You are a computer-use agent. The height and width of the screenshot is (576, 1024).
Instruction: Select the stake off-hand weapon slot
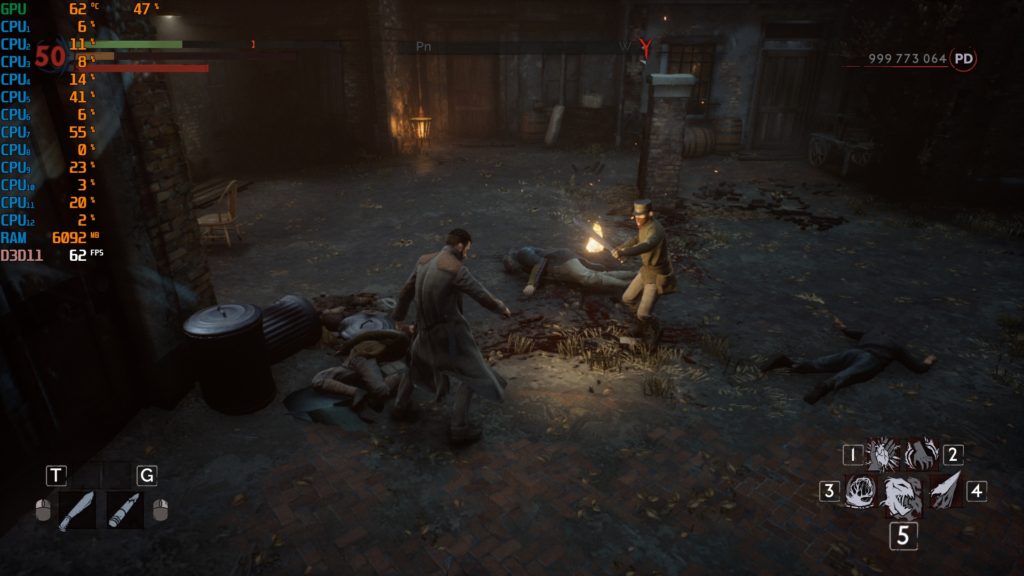click(124, 510)
